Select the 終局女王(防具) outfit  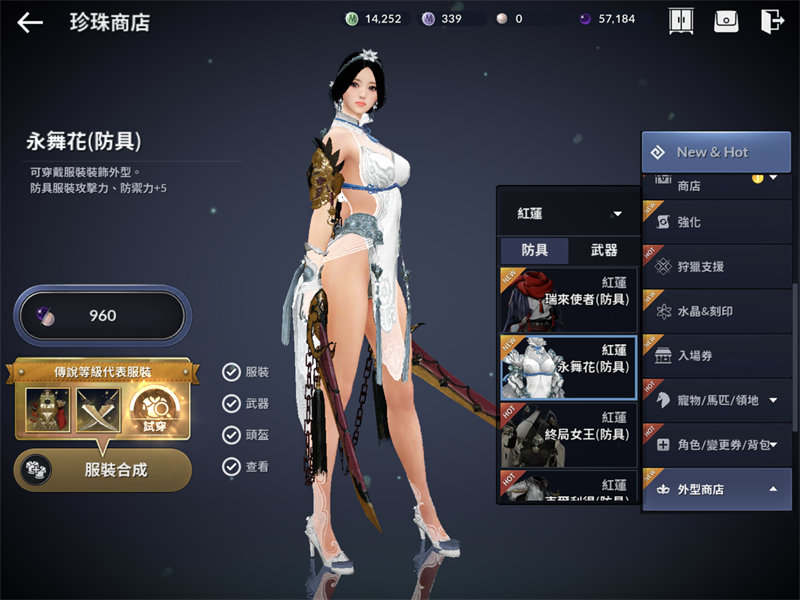[568, 434]
